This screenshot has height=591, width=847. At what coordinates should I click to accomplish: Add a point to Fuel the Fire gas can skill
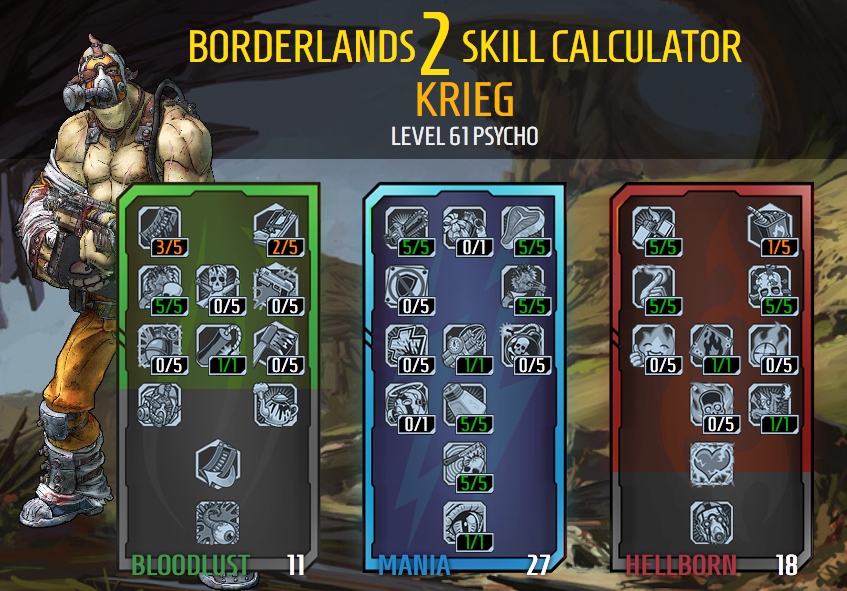769,226
